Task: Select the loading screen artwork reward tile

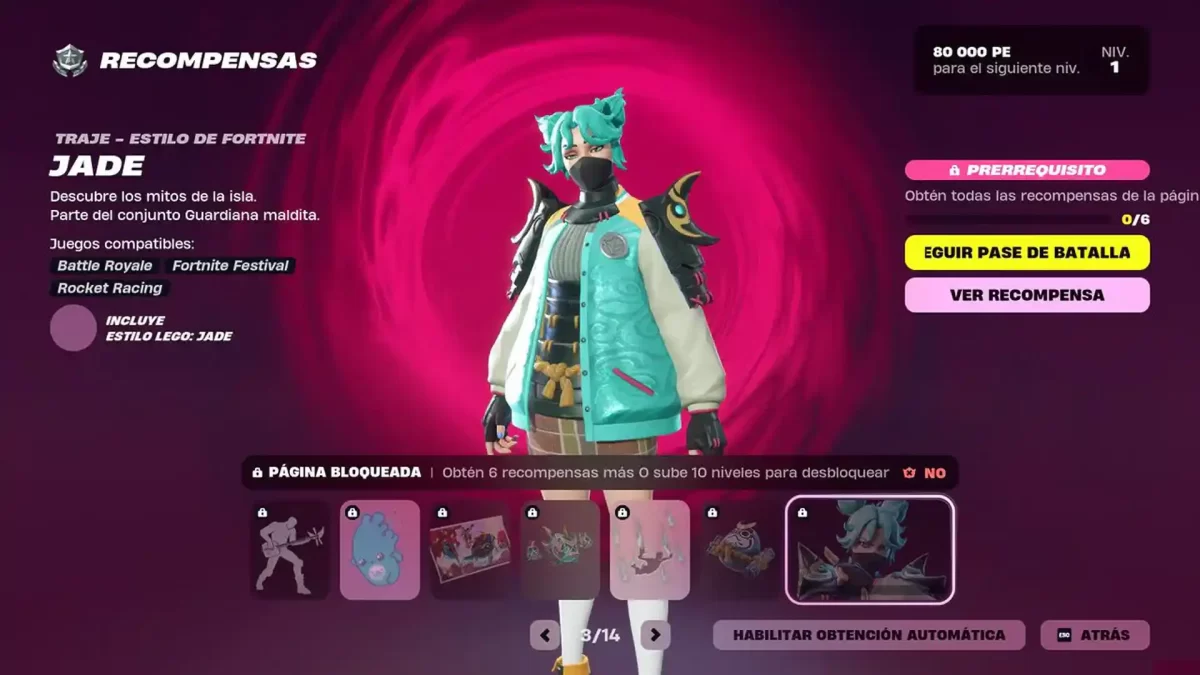Action: pyautogui.click(x=470, y=550)
